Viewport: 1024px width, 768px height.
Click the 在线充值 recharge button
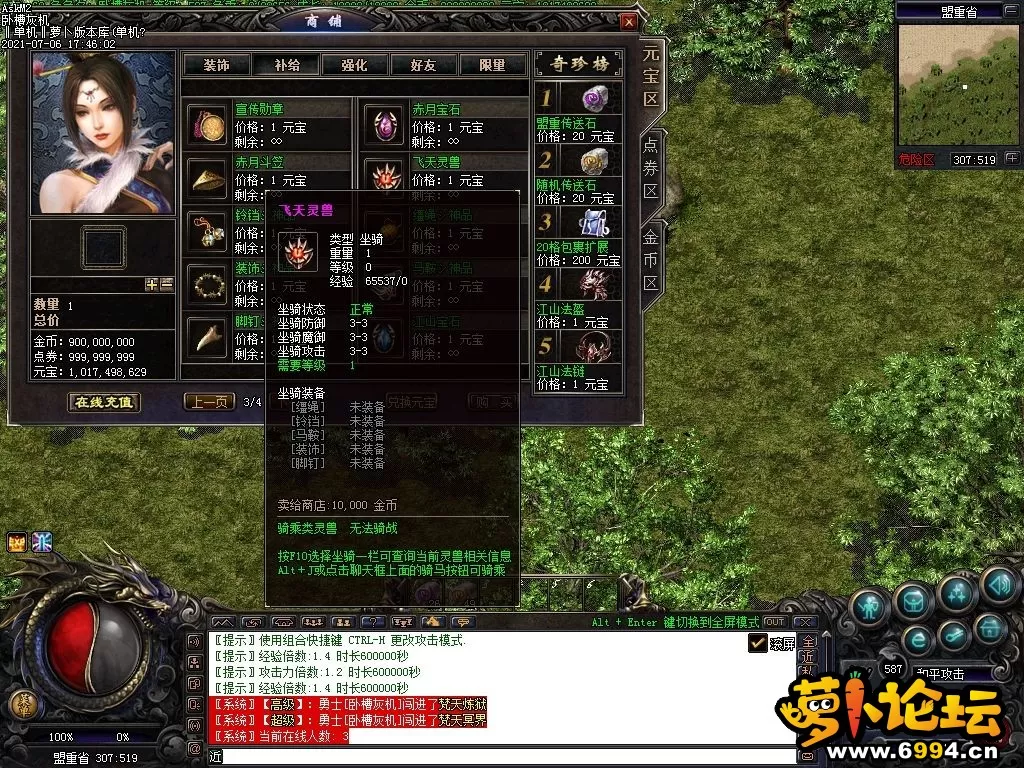(104, 402)
